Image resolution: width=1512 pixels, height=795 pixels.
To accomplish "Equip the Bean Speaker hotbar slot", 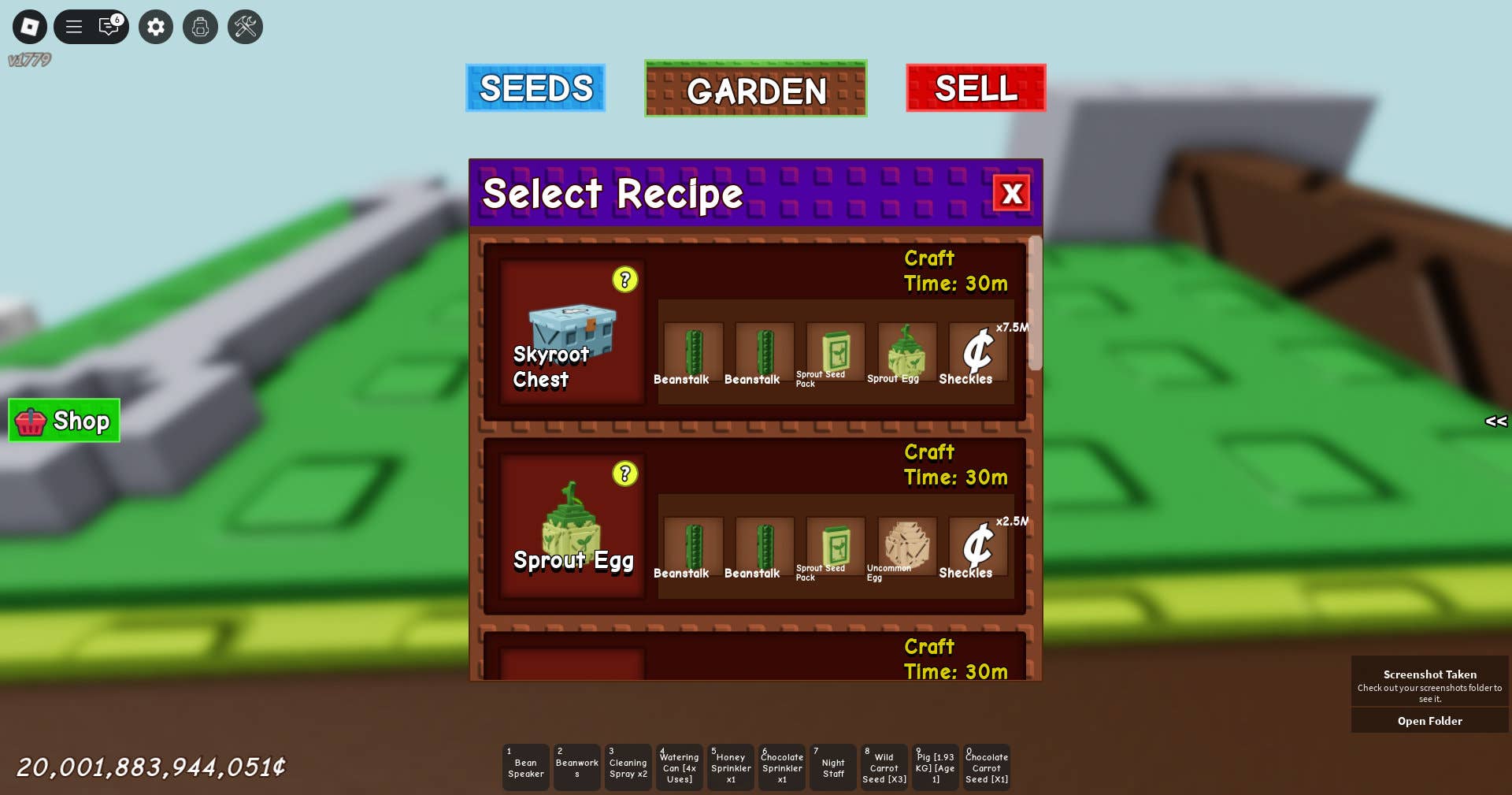I will (x=526, y=767).
